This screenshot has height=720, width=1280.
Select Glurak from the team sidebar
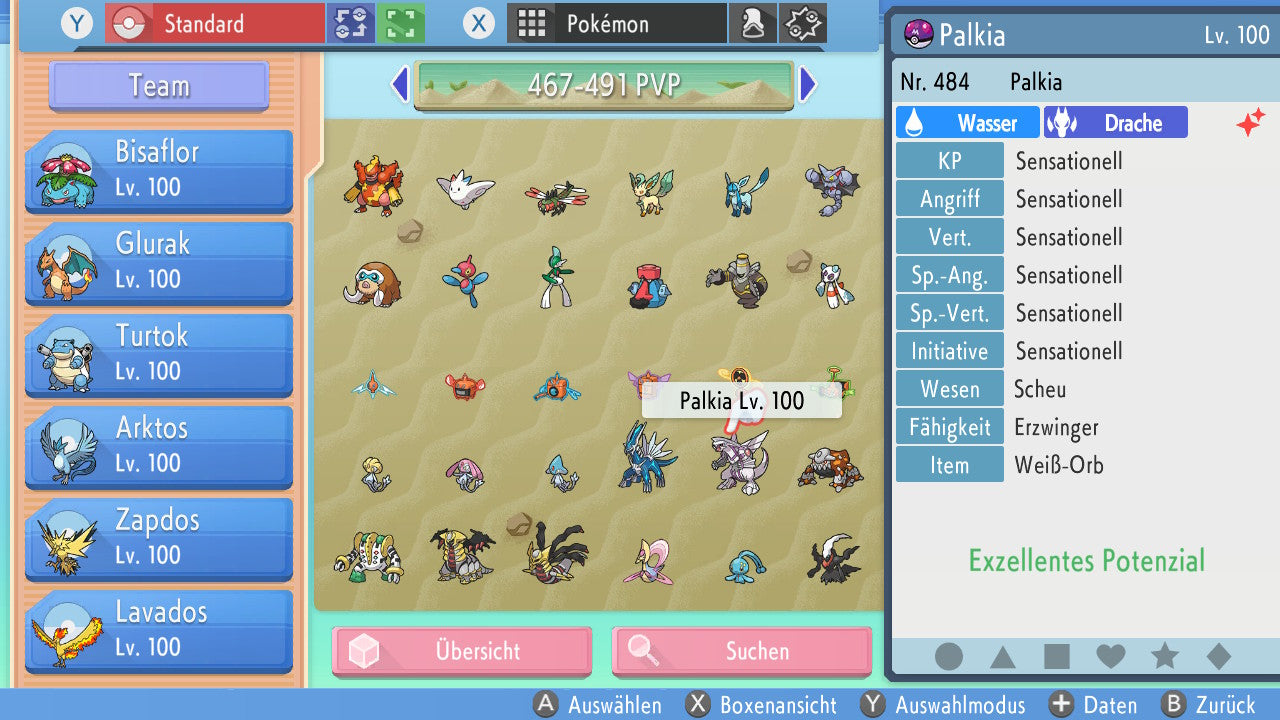tap(158, 263)
